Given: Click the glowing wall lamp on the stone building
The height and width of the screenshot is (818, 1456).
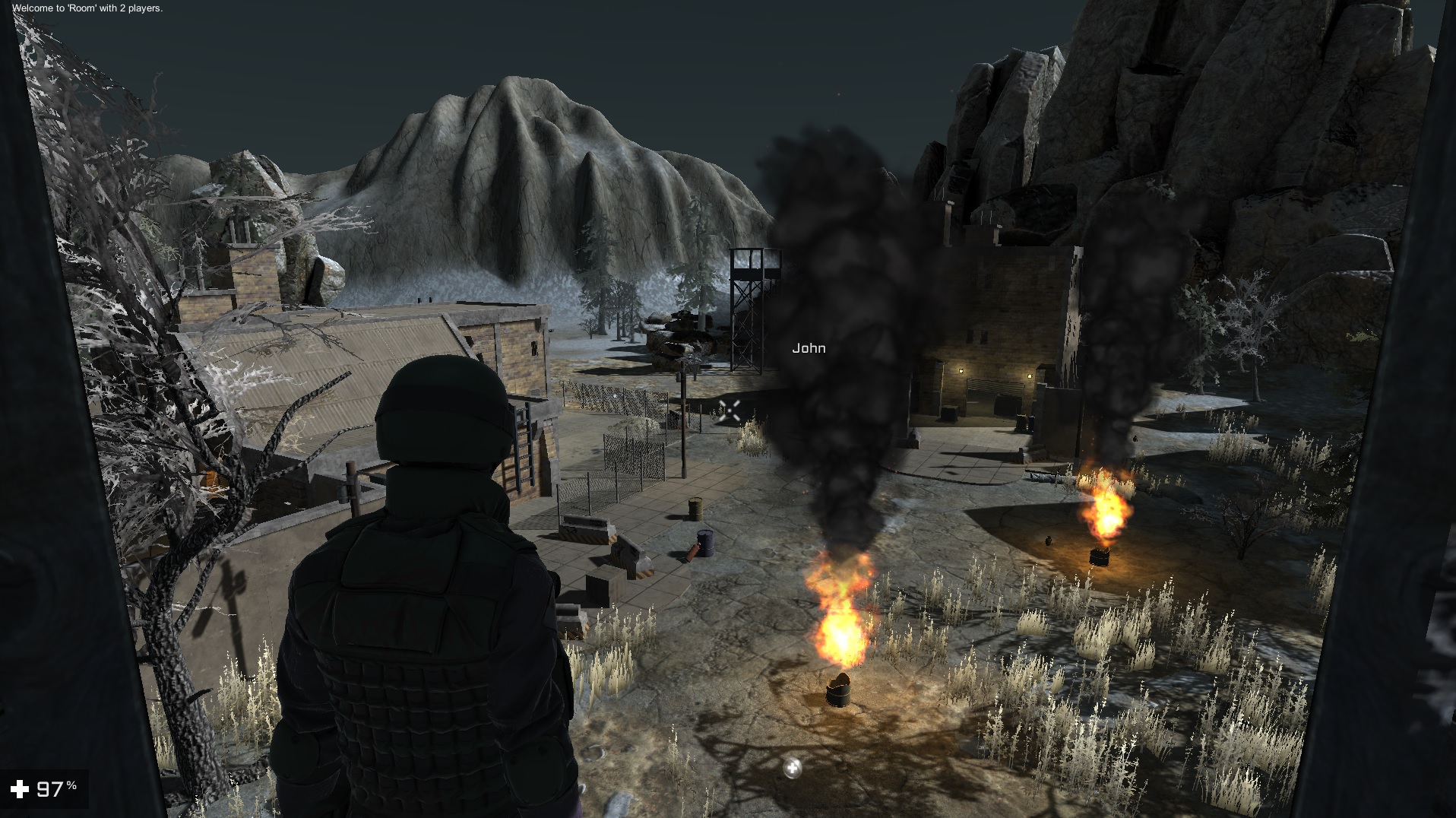Looking at the screenshot, I should coord(961,371).
